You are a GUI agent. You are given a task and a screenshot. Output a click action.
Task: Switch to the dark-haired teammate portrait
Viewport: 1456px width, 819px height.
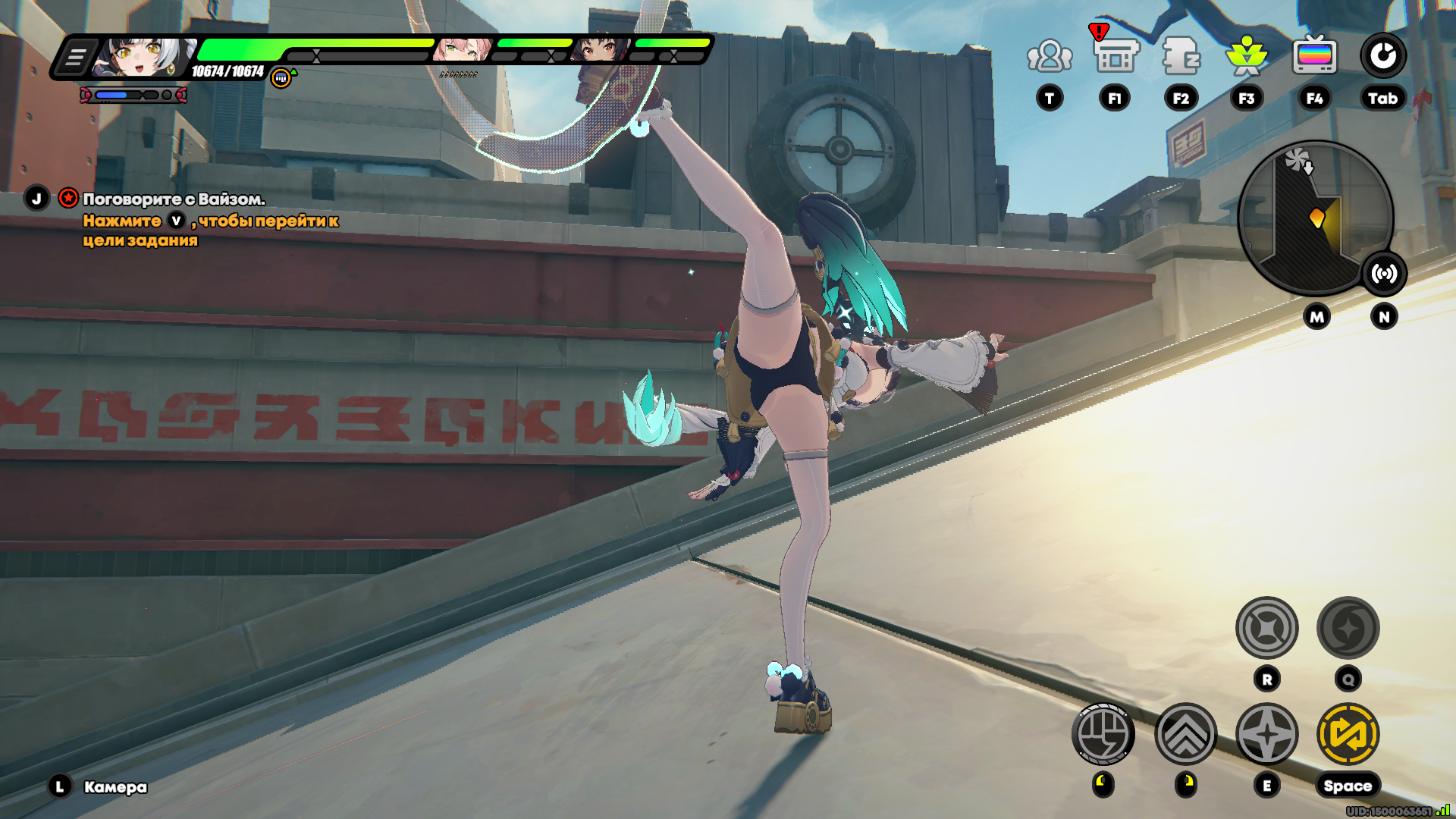tap(601, 50)
